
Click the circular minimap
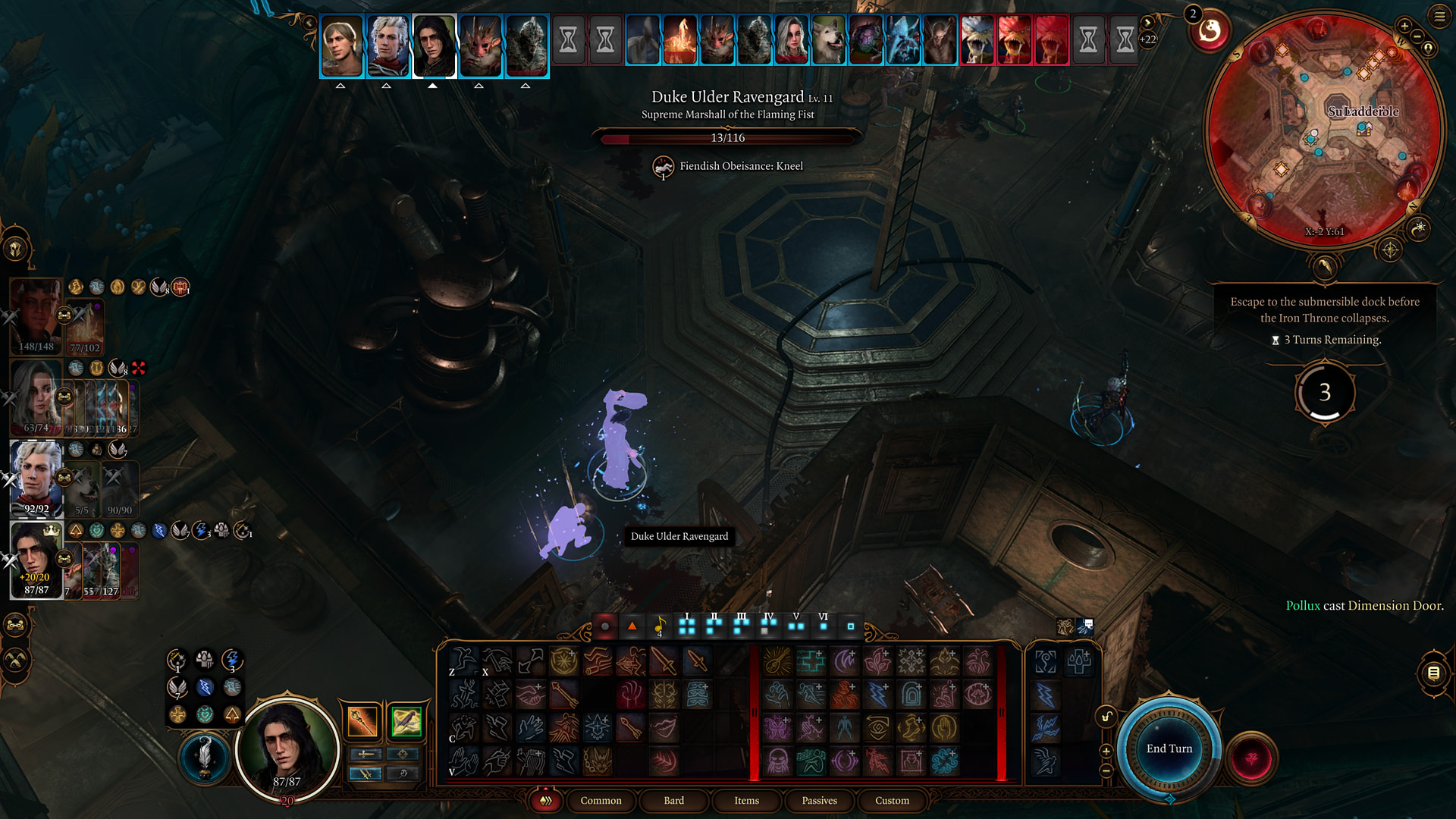coord(1323,129)
